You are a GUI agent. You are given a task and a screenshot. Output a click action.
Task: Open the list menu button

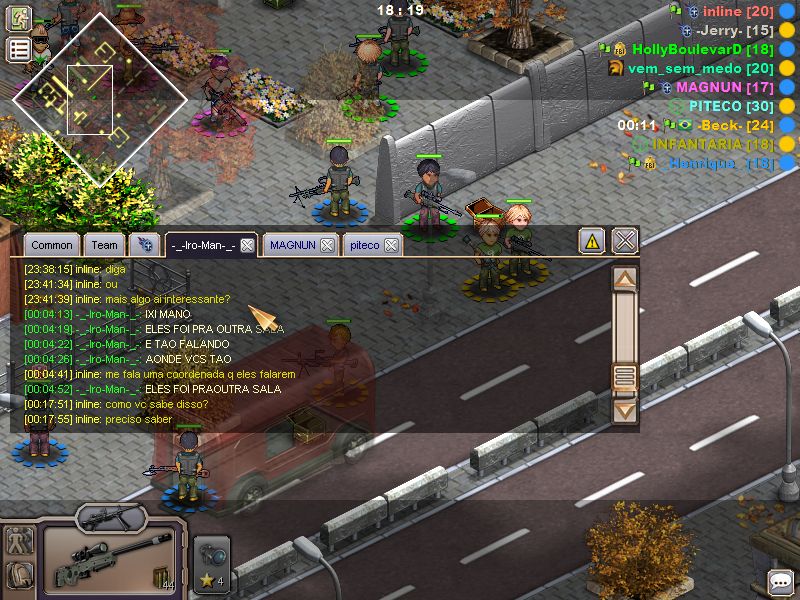coord(19,50)
